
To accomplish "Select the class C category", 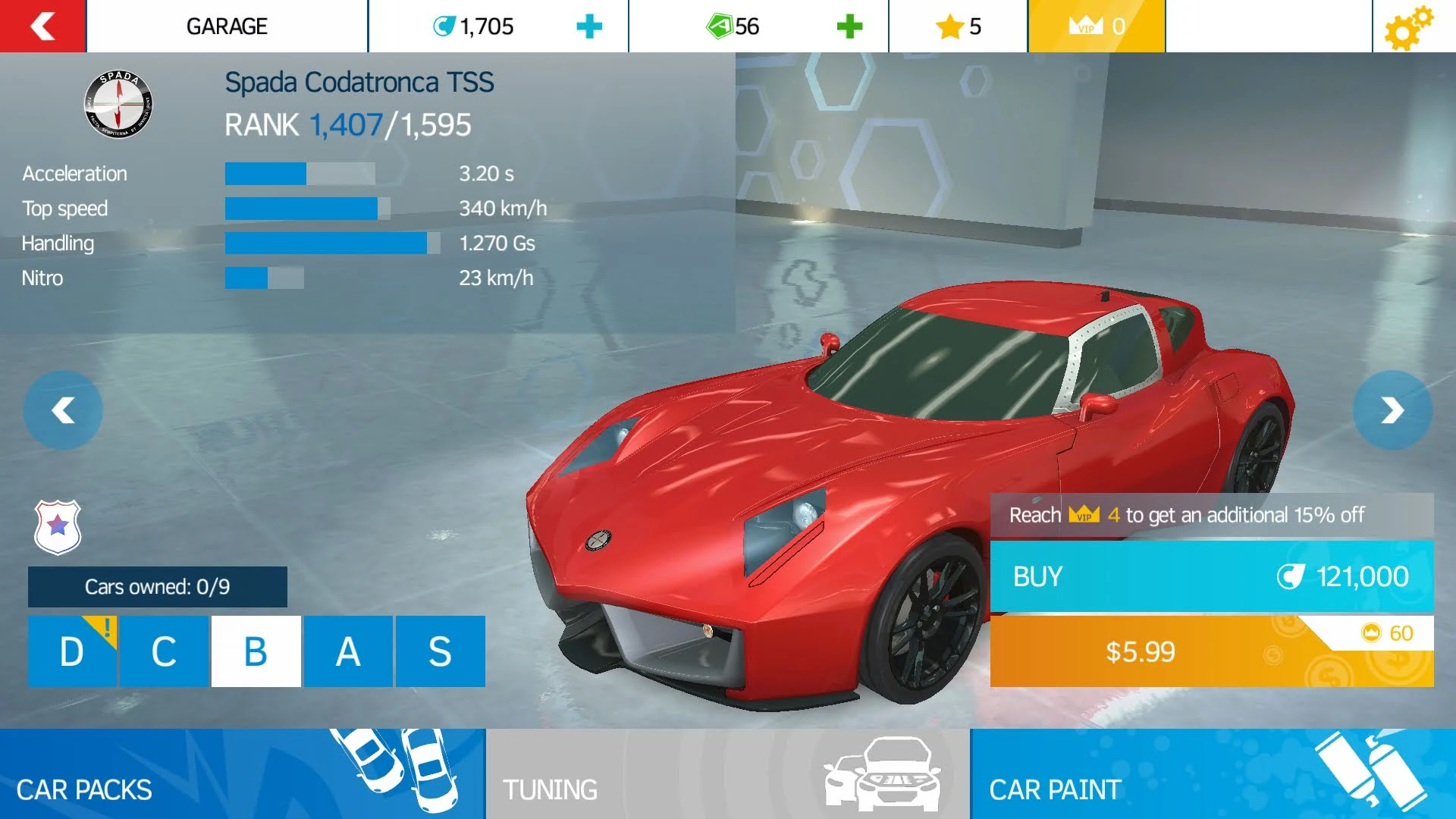I will (x=164, y=651).
